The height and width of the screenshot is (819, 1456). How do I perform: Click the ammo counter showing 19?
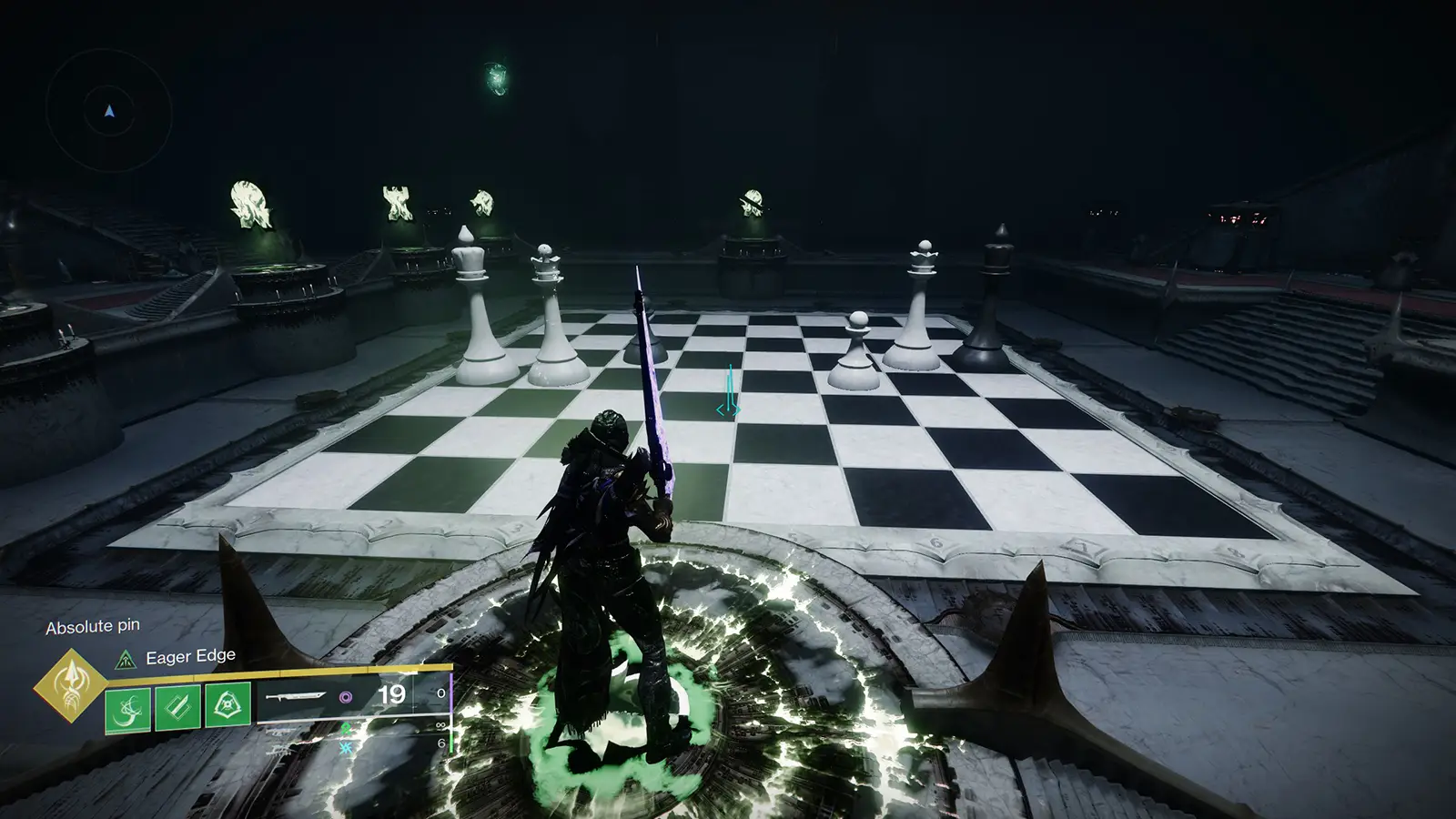391,695
